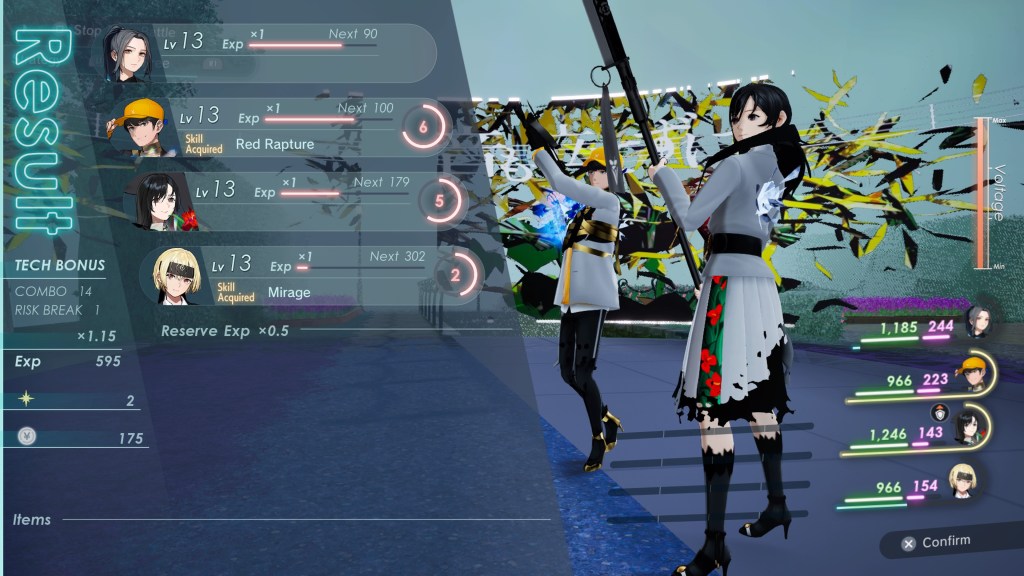The width and height of the screenshot is (1024, 576).
Task: View the acquired Red Rapture skill
Action: click(x=274, y=144)
